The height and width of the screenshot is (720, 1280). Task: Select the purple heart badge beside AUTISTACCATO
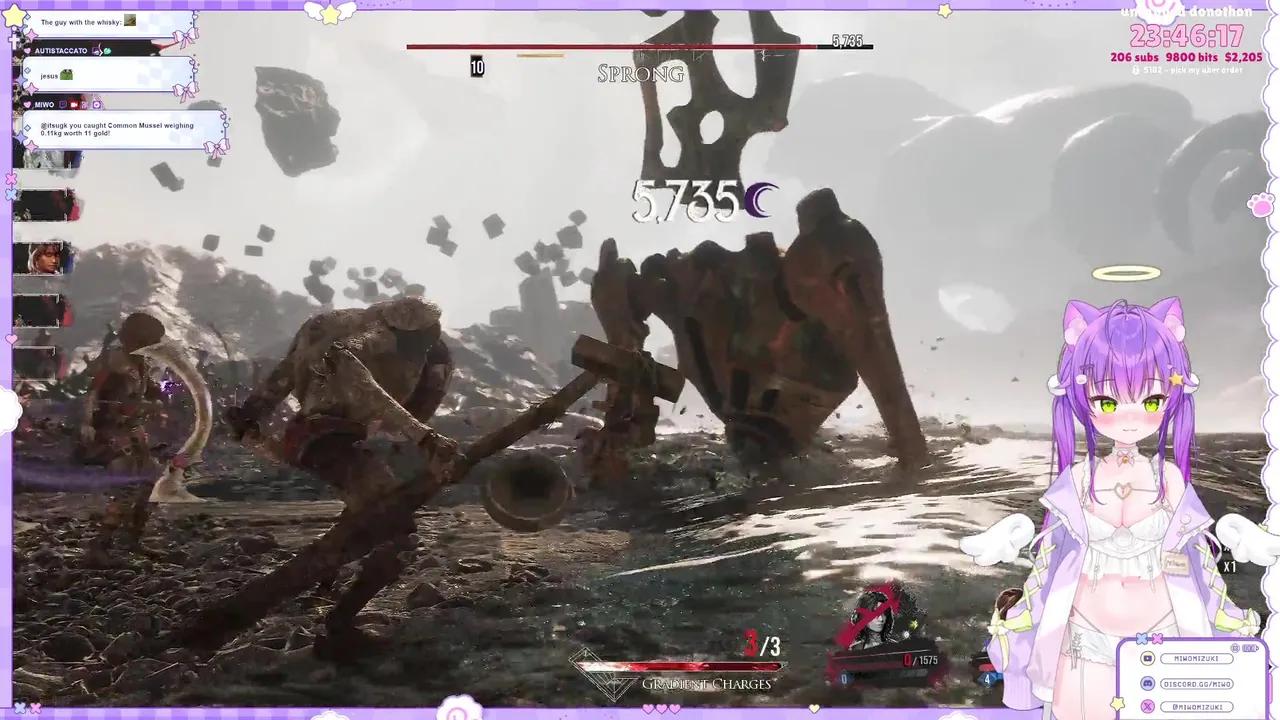[27, 51]
